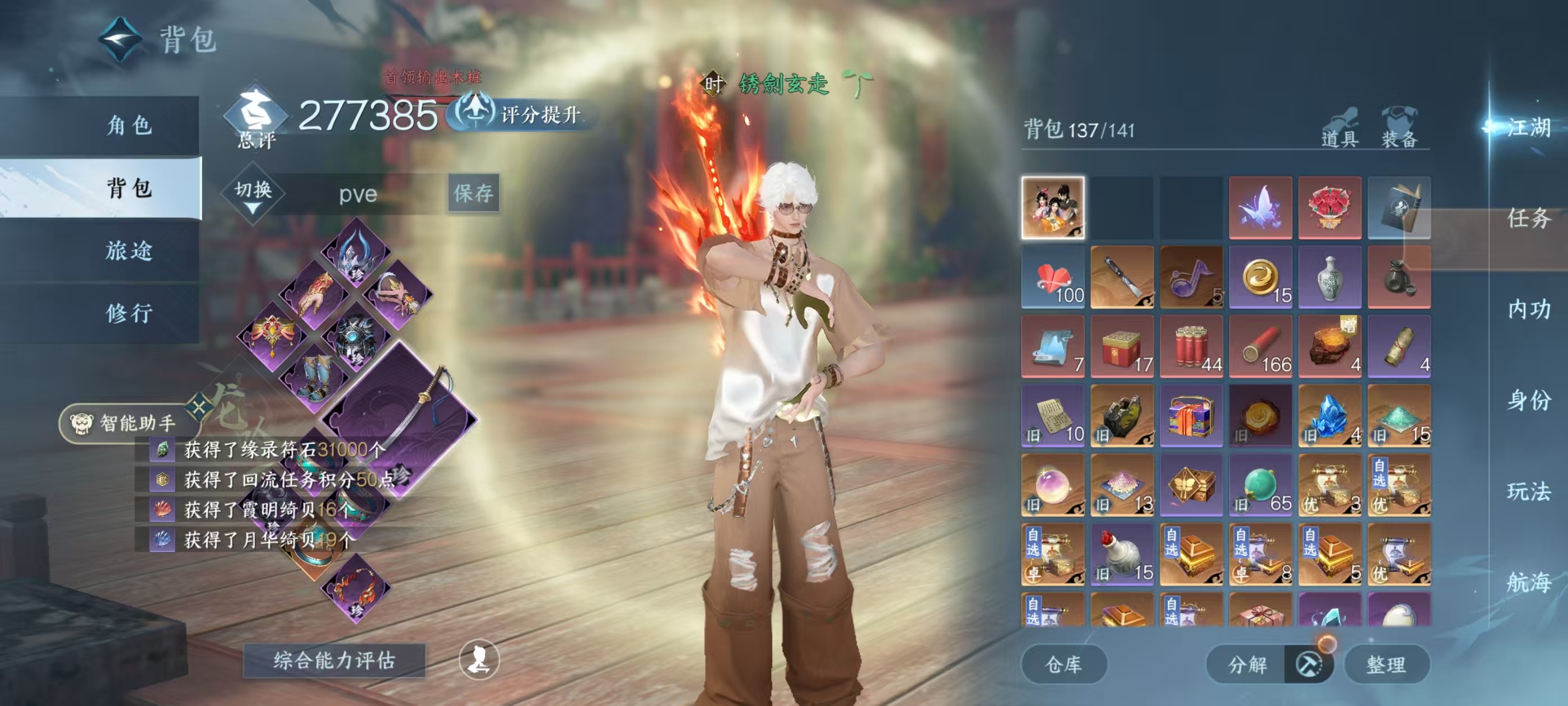
Task: Open the 任务 side menu
Action: 1528,218
